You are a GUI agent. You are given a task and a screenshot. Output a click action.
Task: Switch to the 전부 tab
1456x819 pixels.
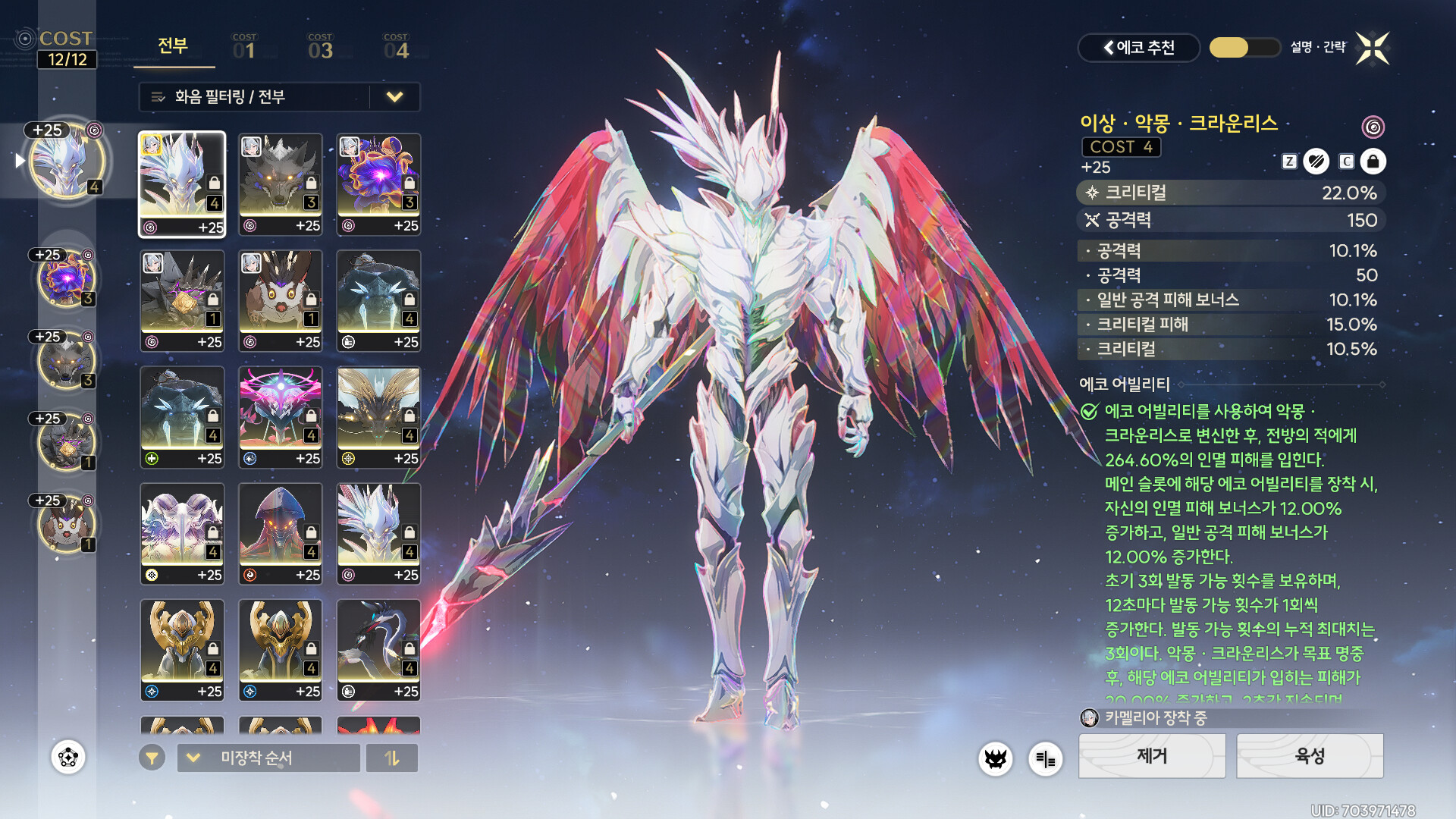coord(173,47)
